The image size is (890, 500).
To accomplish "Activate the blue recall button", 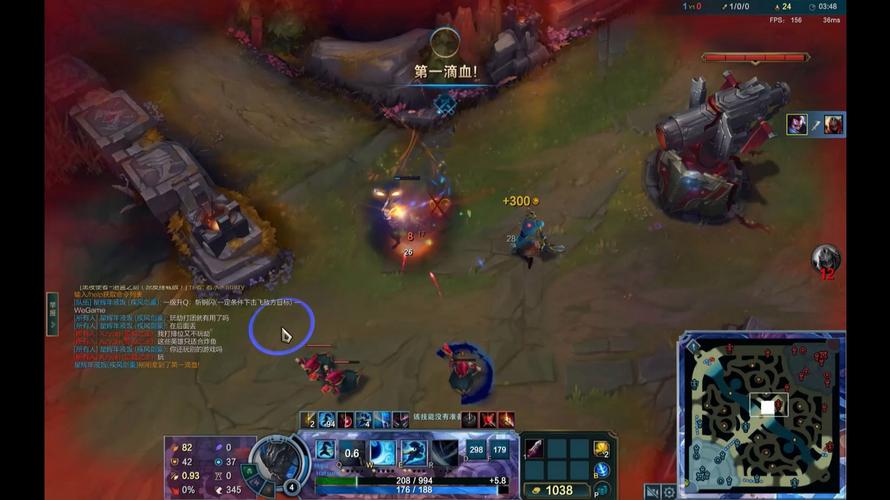I will click(x=602, y=470).
